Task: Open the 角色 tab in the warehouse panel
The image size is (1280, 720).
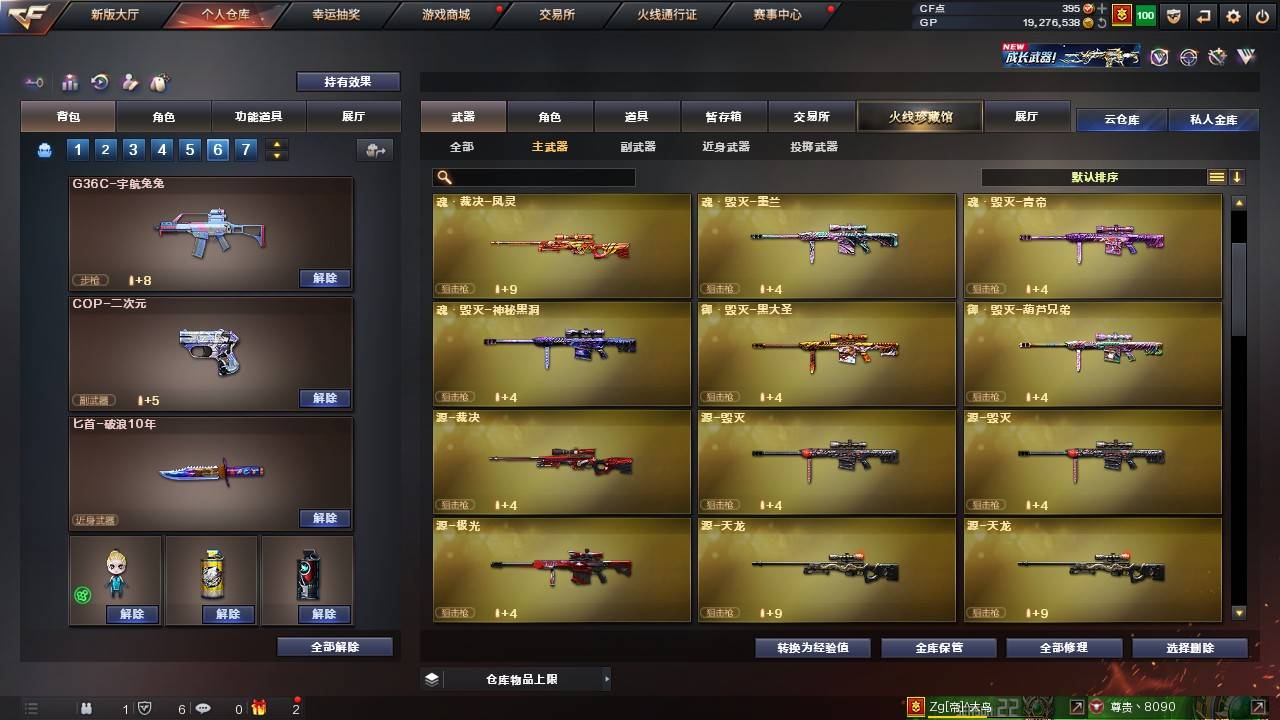Action: pyautogui.click(x=551, y=116)
